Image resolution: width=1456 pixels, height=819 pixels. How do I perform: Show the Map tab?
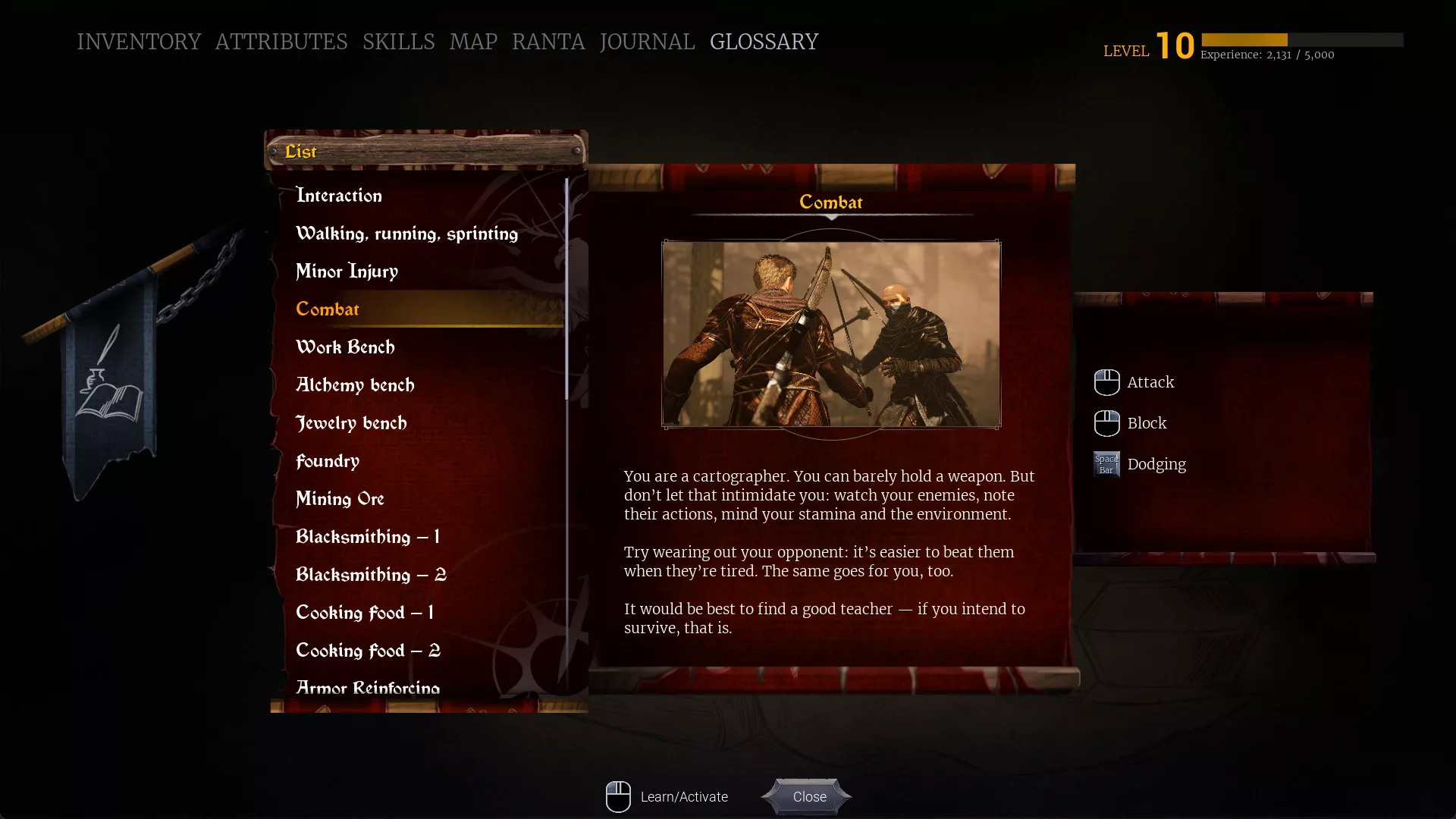473,42
